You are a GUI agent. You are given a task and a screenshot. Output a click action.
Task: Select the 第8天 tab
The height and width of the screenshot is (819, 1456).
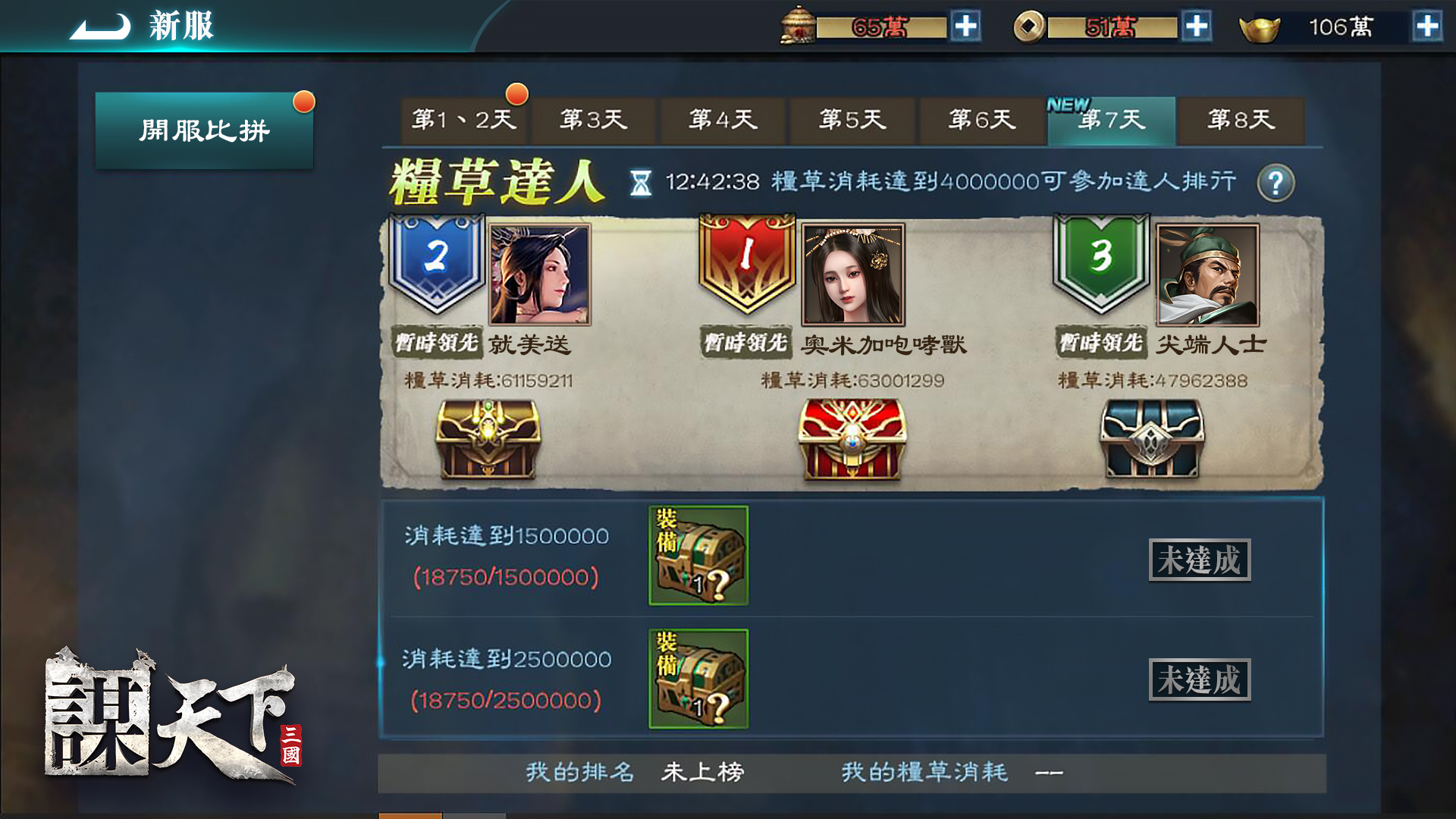1241,121
